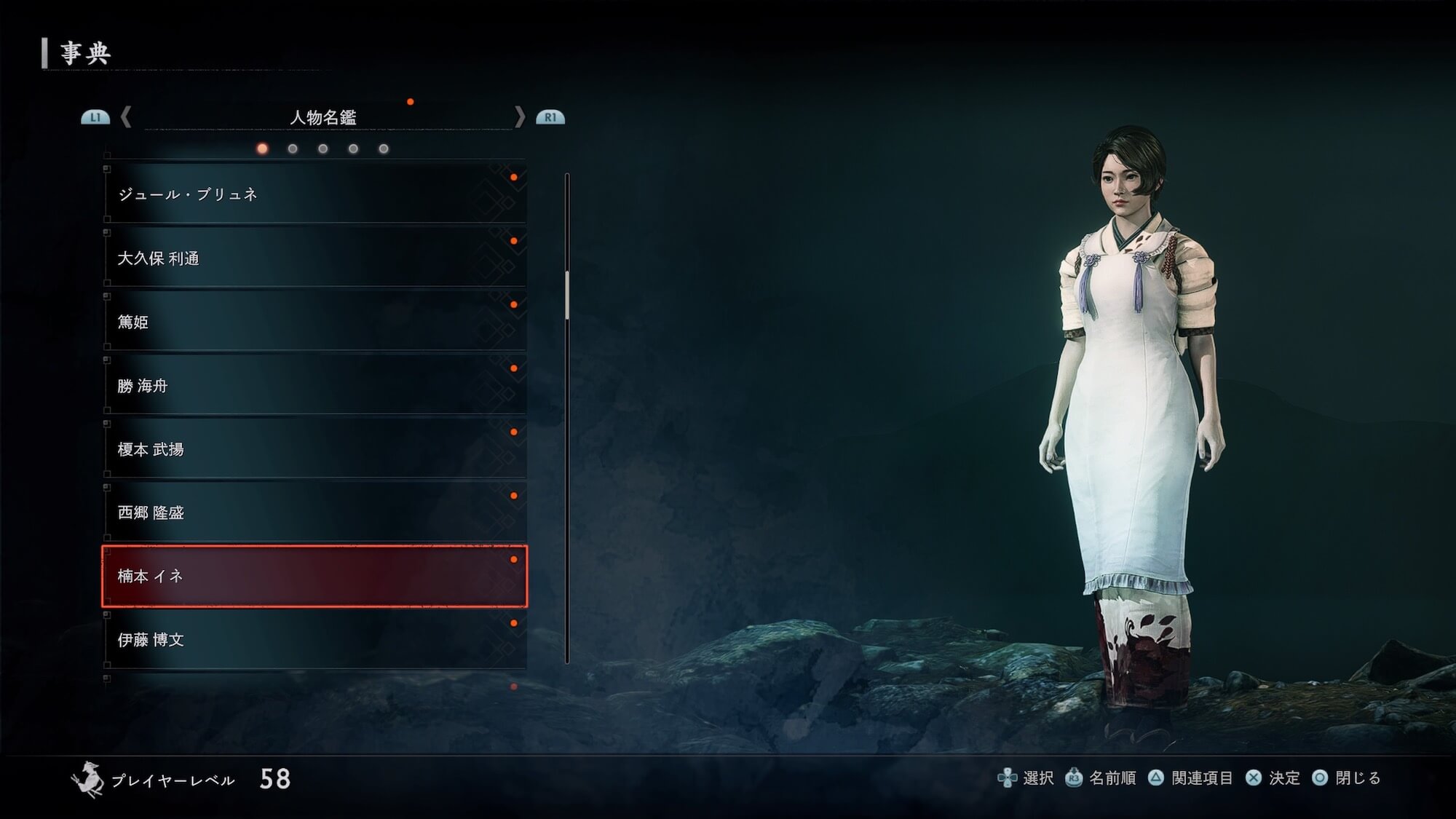Select the 伊藤 博文 entry
The image size is (1456, 819).
pyautogui.click(x=314, y=640)
